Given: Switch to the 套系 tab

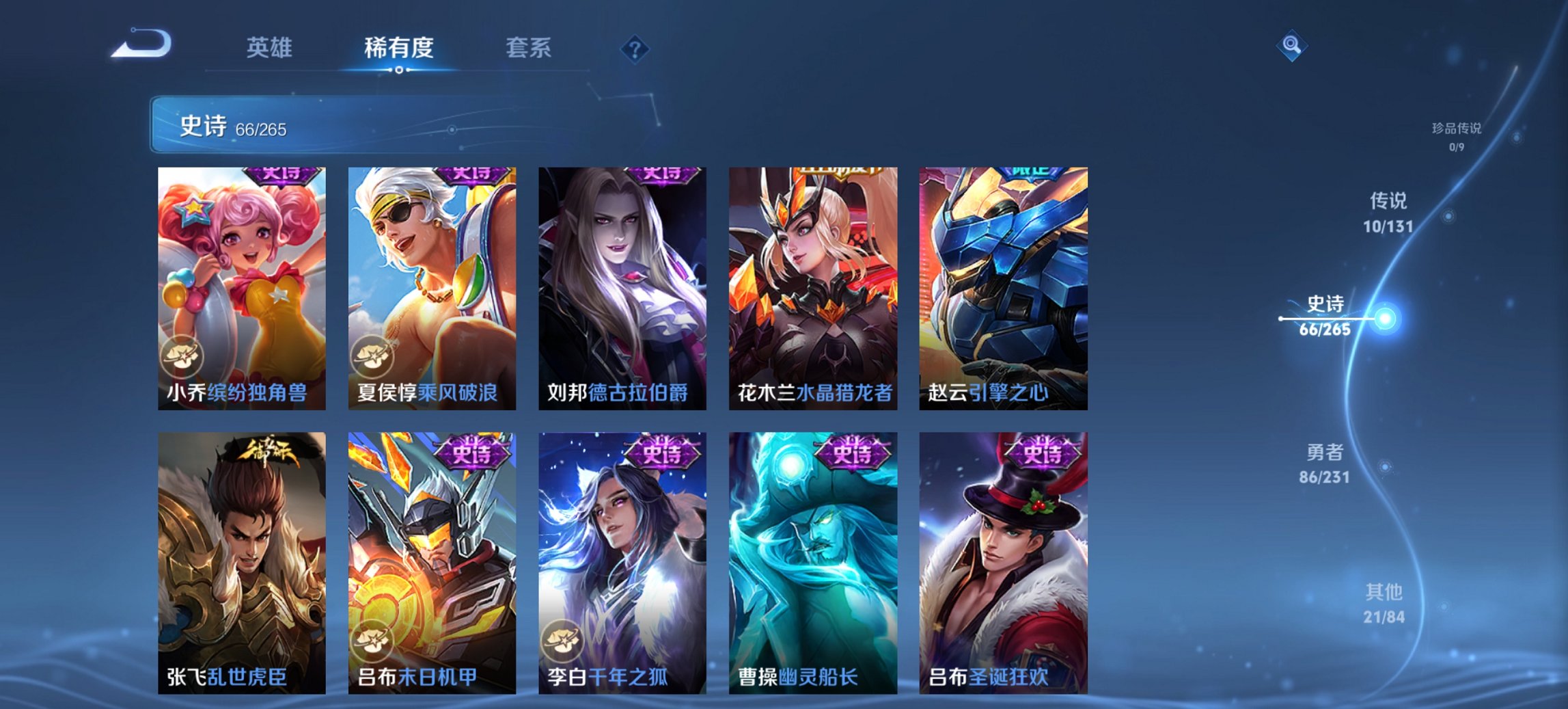Looking at the screenshot, I should (528, 48).
